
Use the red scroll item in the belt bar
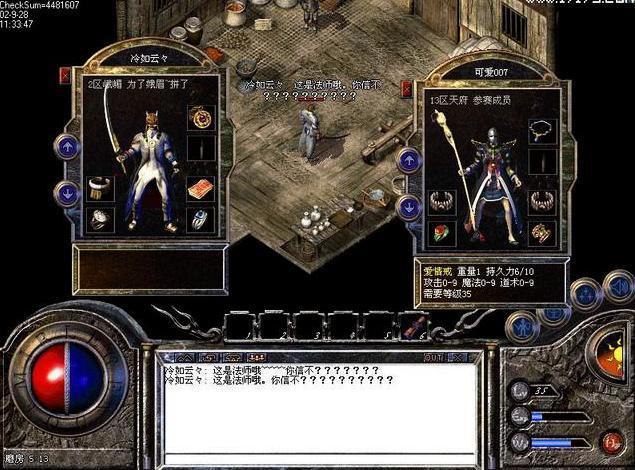[414, 326]
